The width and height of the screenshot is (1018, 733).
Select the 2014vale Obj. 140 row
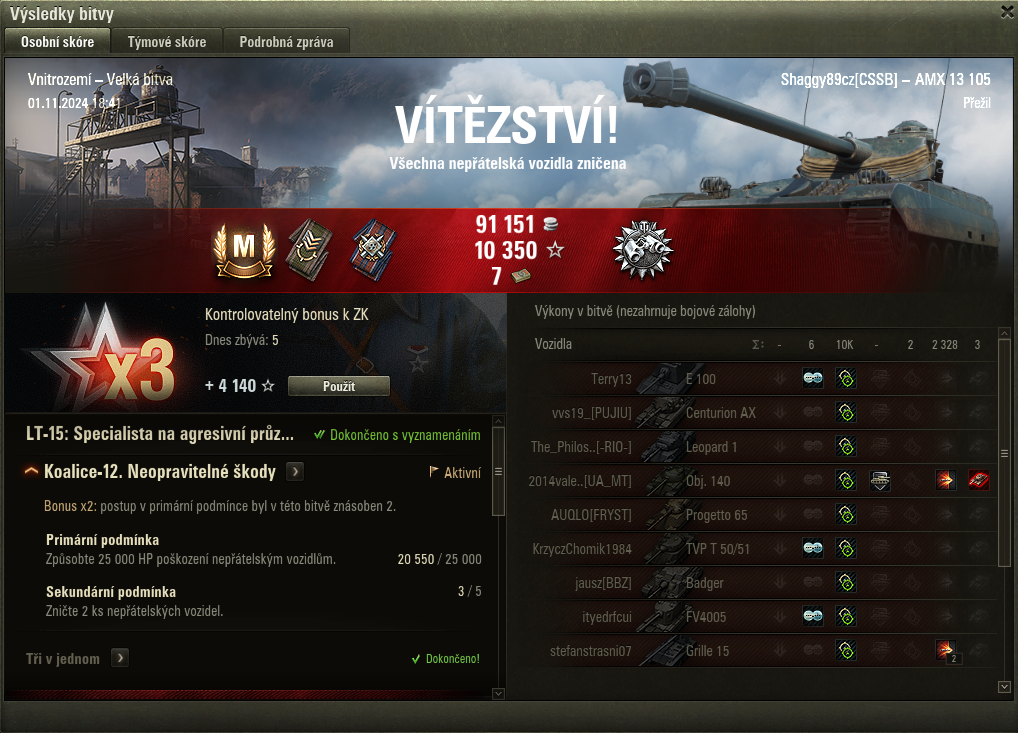(x=700, y=481)
